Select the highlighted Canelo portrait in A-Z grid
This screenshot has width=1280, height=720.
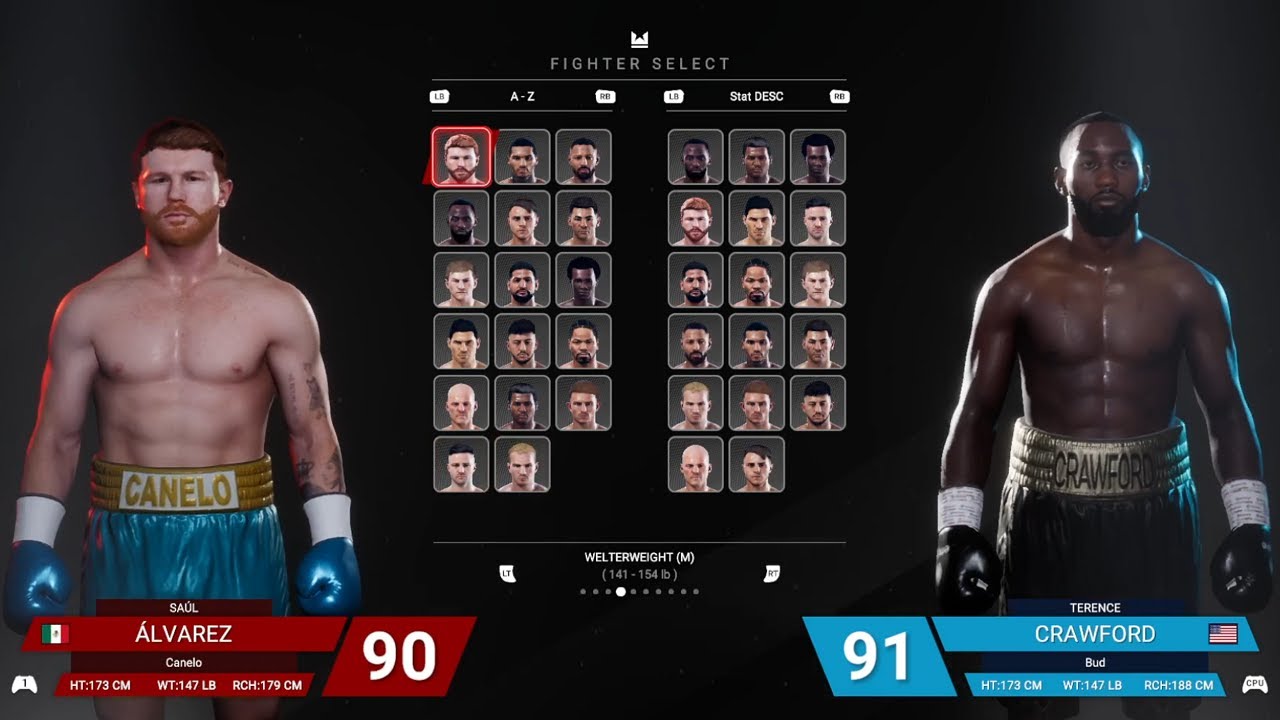[462, 157]
